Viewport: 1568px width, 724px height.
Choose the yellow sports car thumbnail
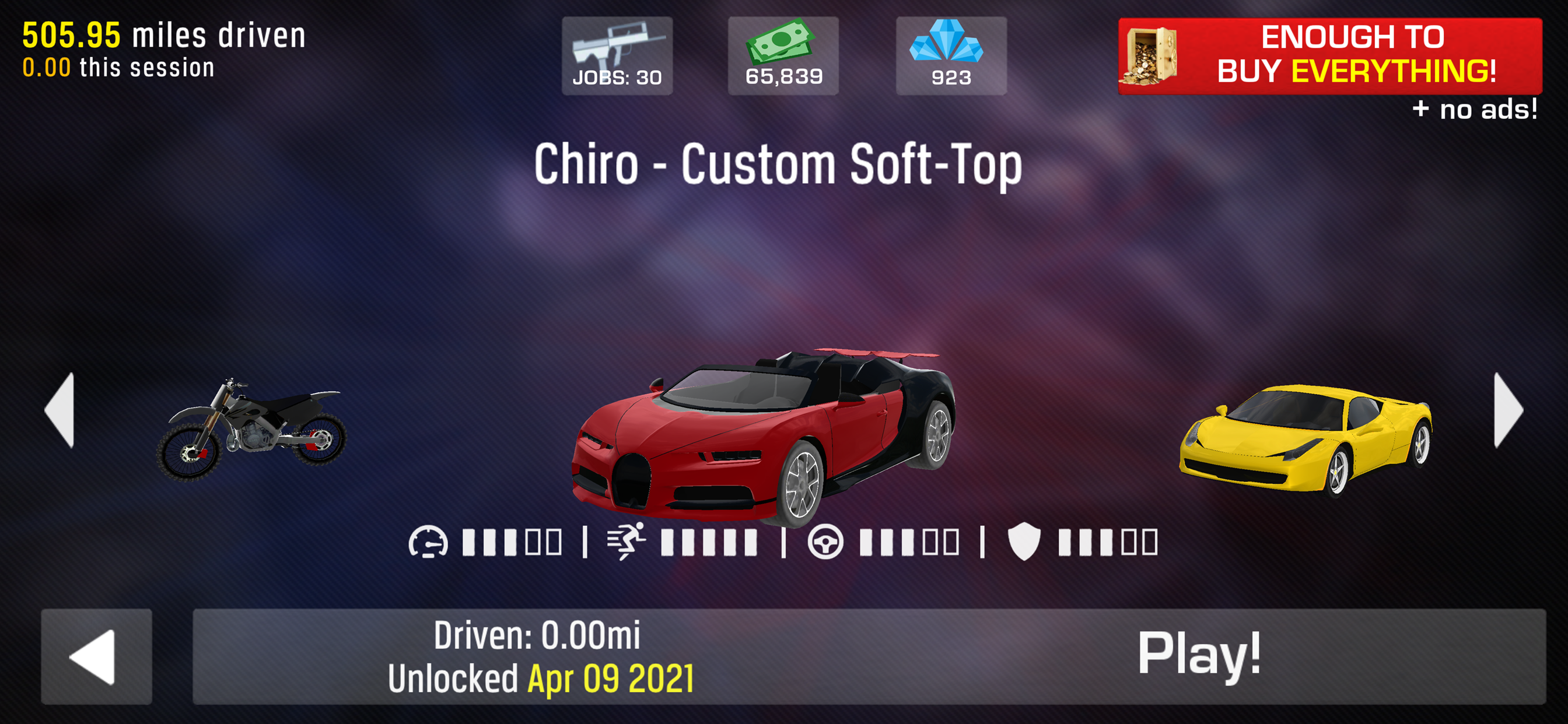pyautogui.click(x=1305, y=438)
